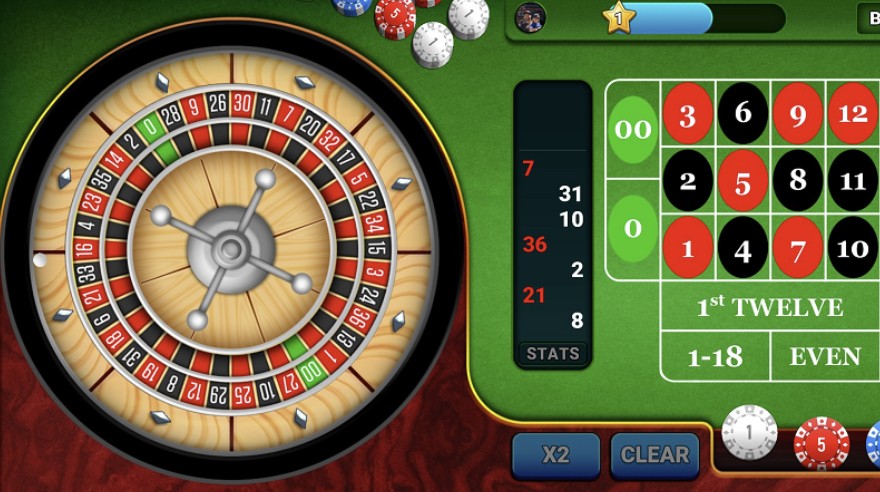Place a bet on black 8
The image size is (880, 492).
click(x=797, y=181)
